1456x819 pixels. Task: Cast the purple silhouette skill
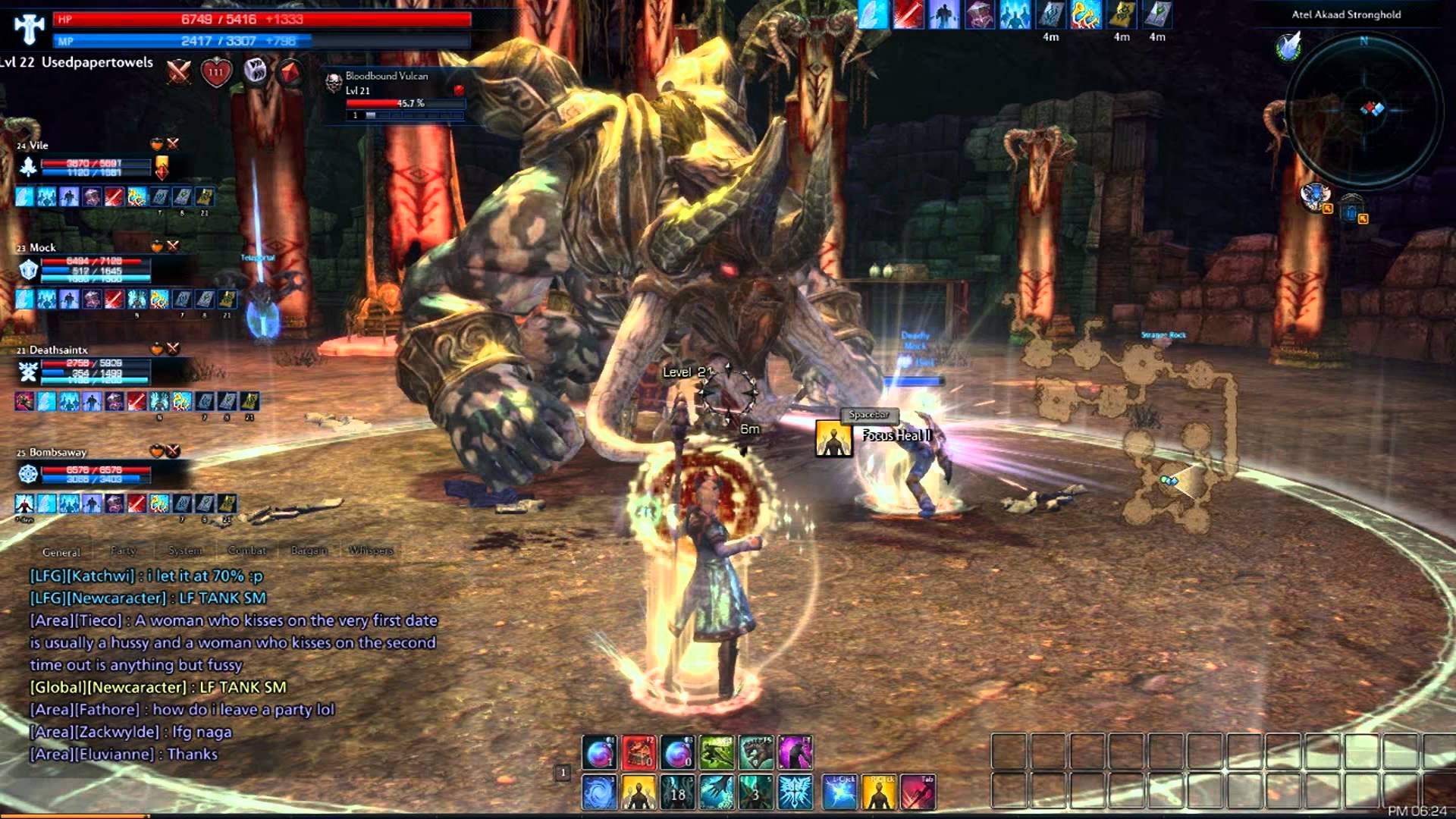coord(794,753)
